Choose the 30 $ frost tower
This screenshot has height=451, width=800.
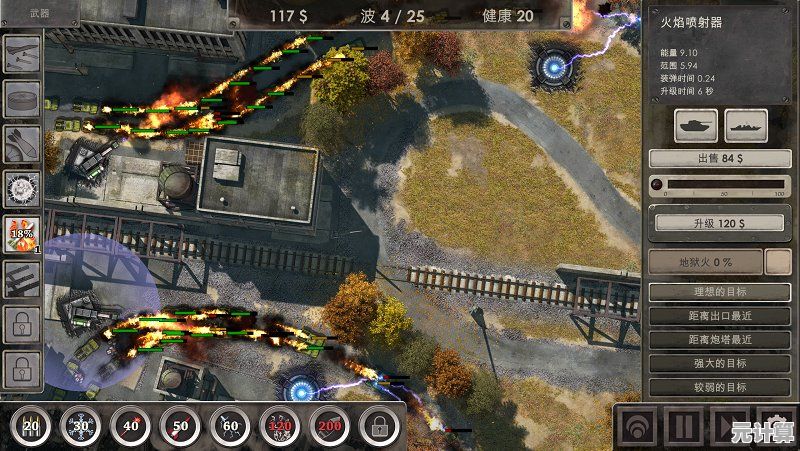80,427
